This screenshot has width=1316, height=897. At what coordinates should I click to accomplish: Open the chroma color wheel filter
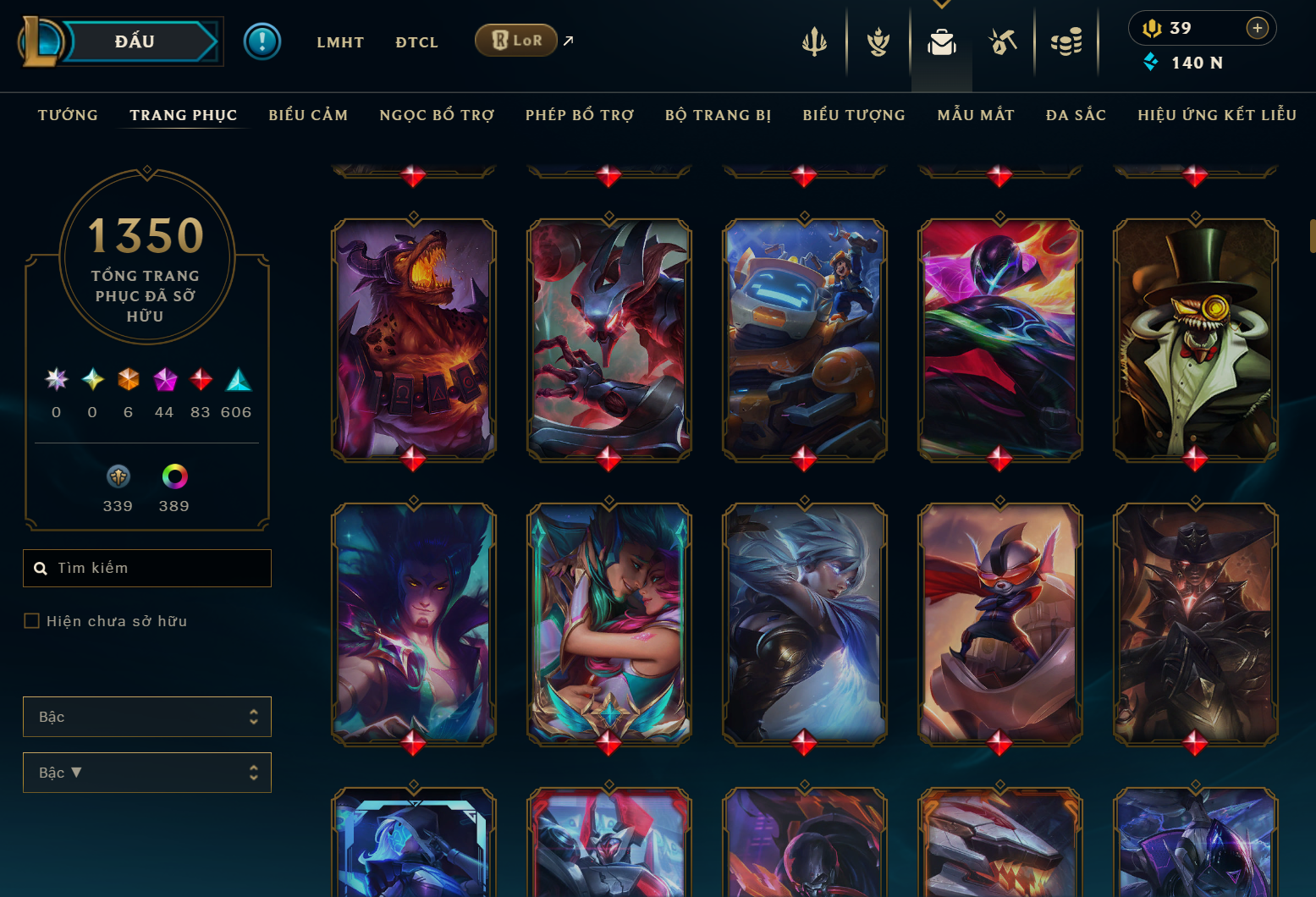point(173,476)
